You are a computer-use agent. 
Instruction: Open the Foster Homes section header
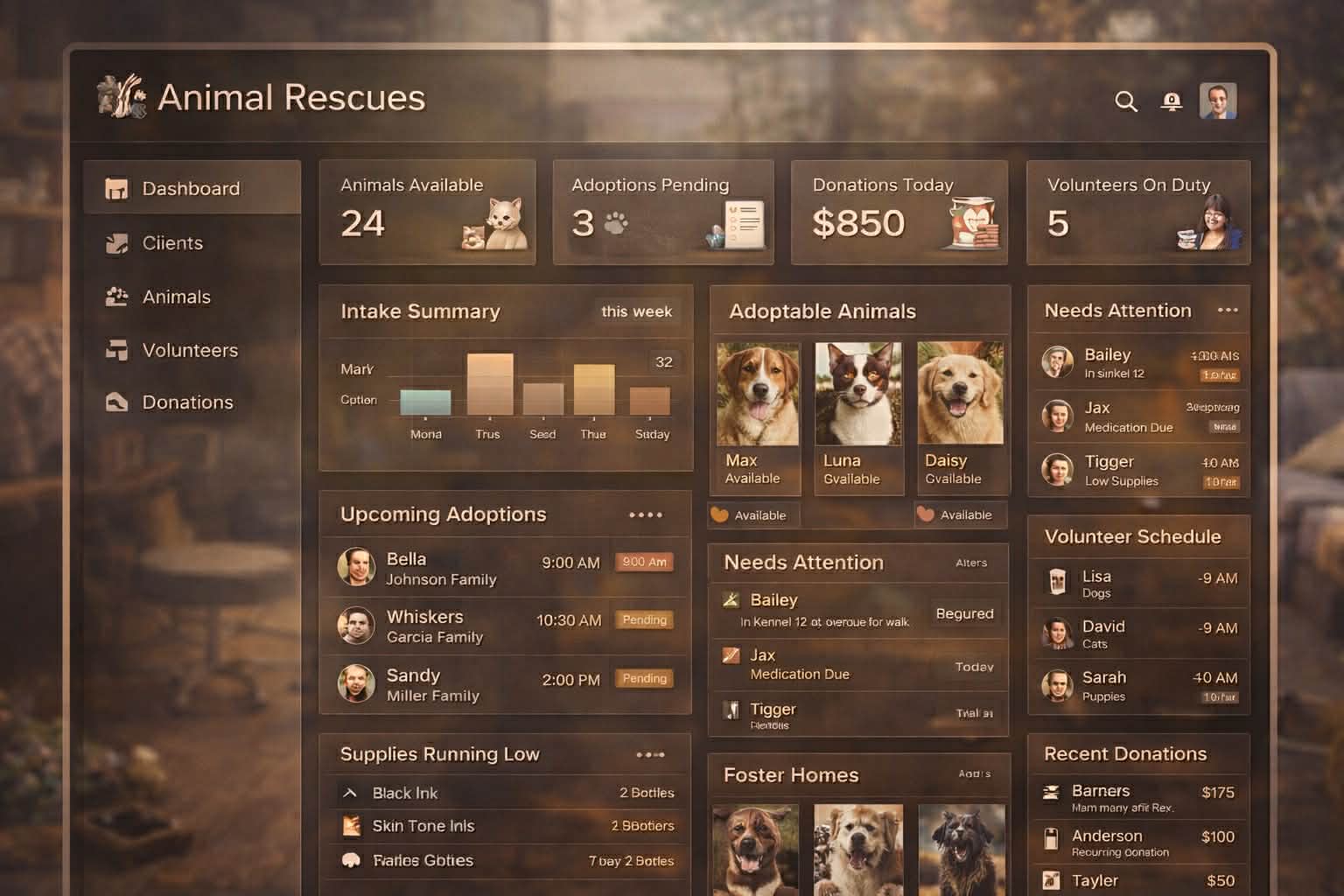pos(791,775)
